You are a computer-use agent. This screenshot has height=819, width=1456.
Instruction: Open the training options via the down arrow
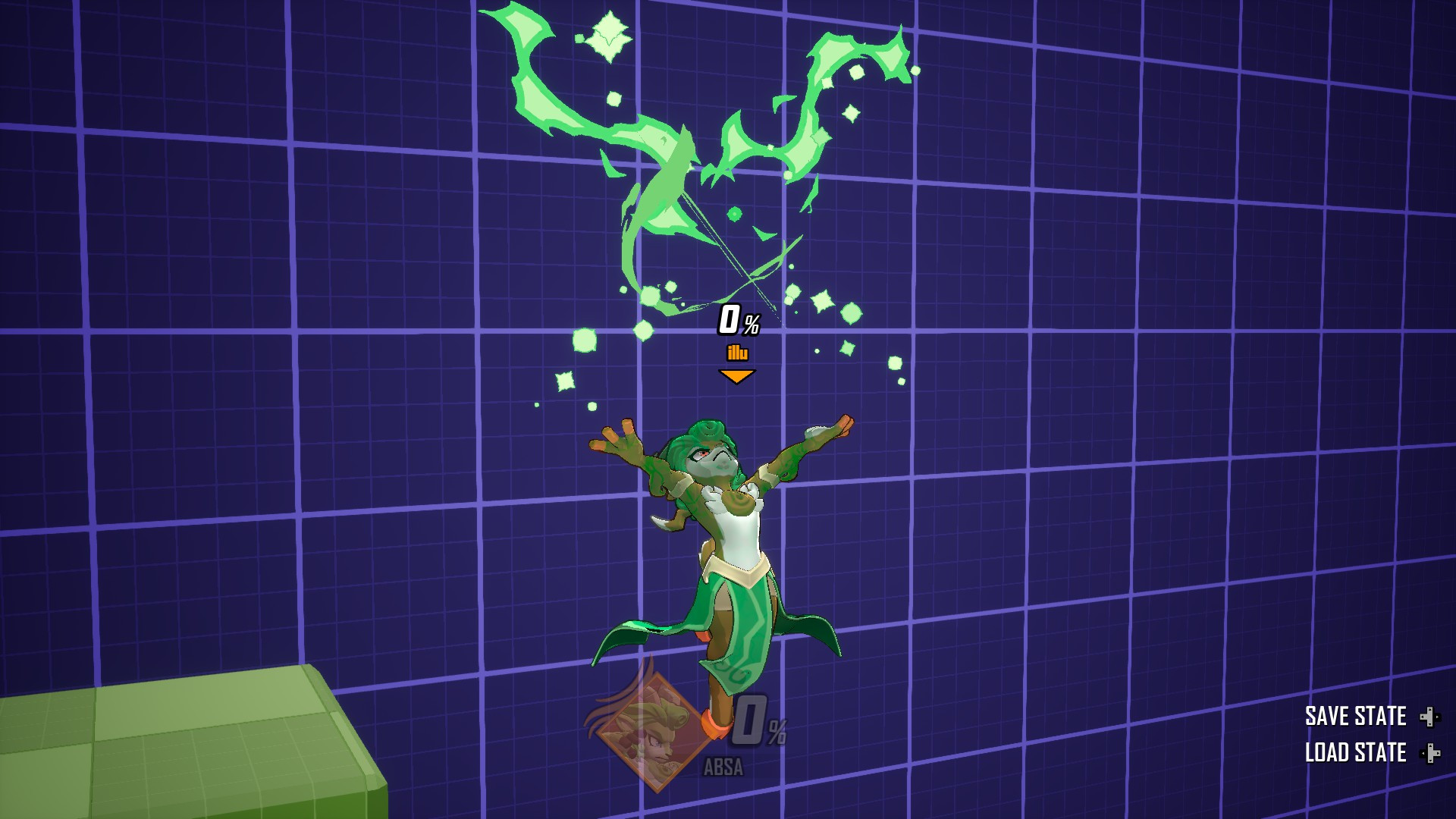click(736, 376)
